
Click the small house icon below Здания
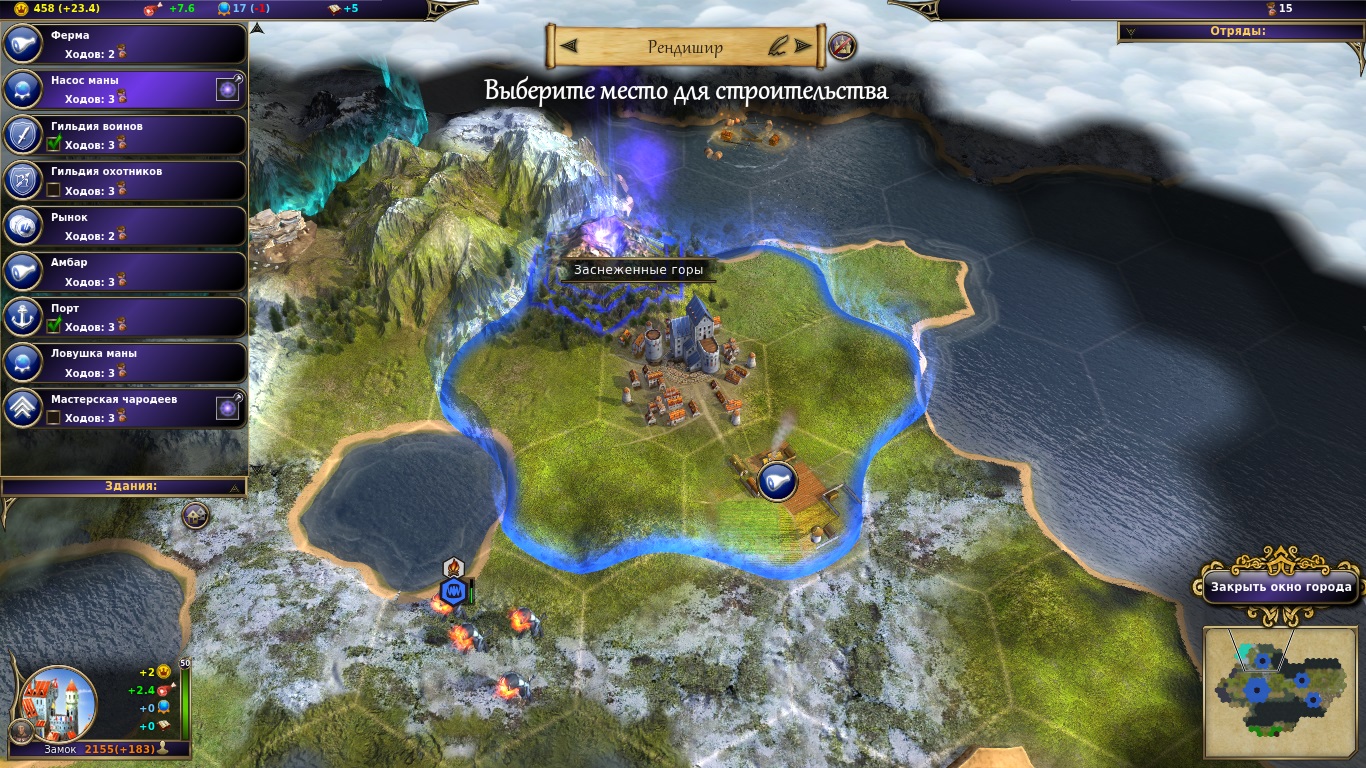pyautogui.click(x=195, y=515)
